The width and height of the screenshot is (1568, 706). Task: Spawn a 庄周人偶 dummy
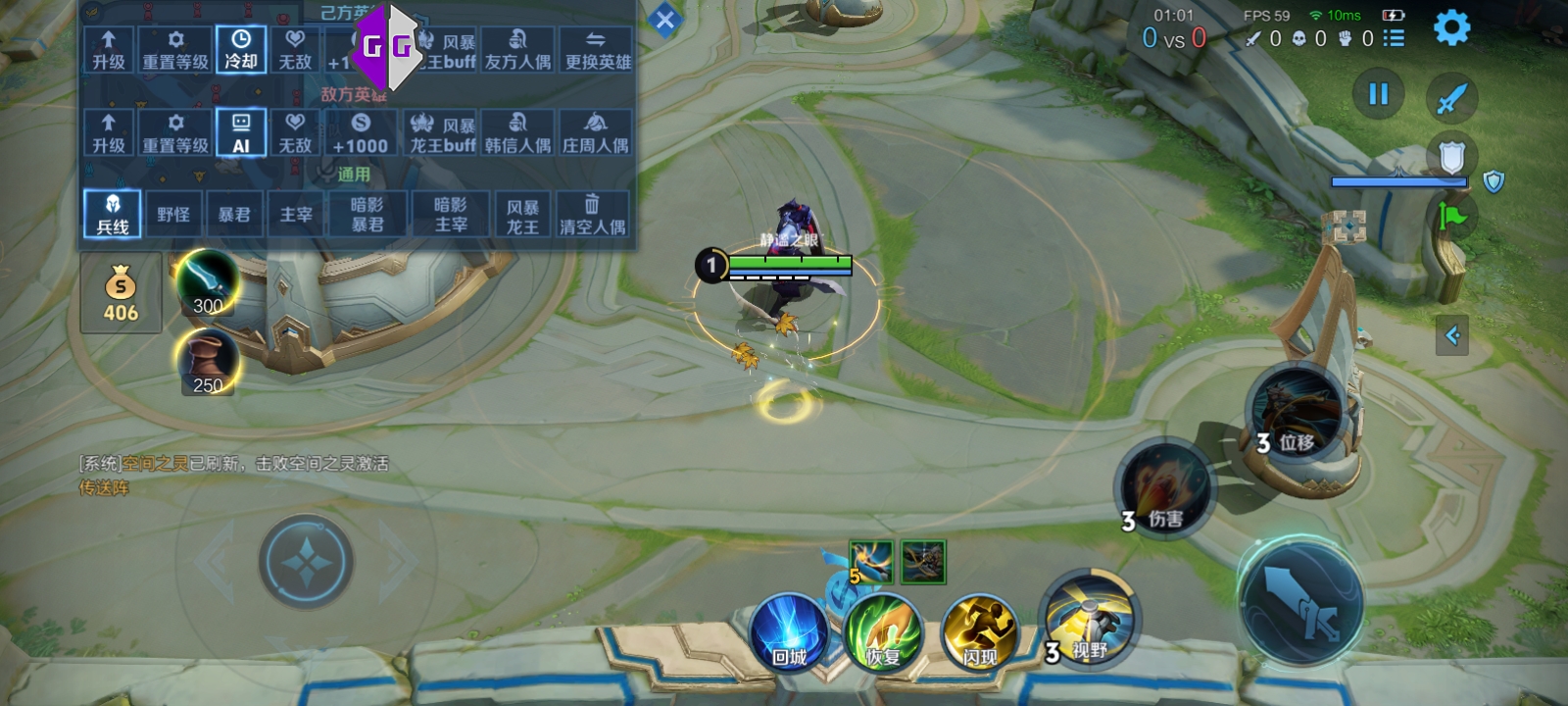[596, 133]
